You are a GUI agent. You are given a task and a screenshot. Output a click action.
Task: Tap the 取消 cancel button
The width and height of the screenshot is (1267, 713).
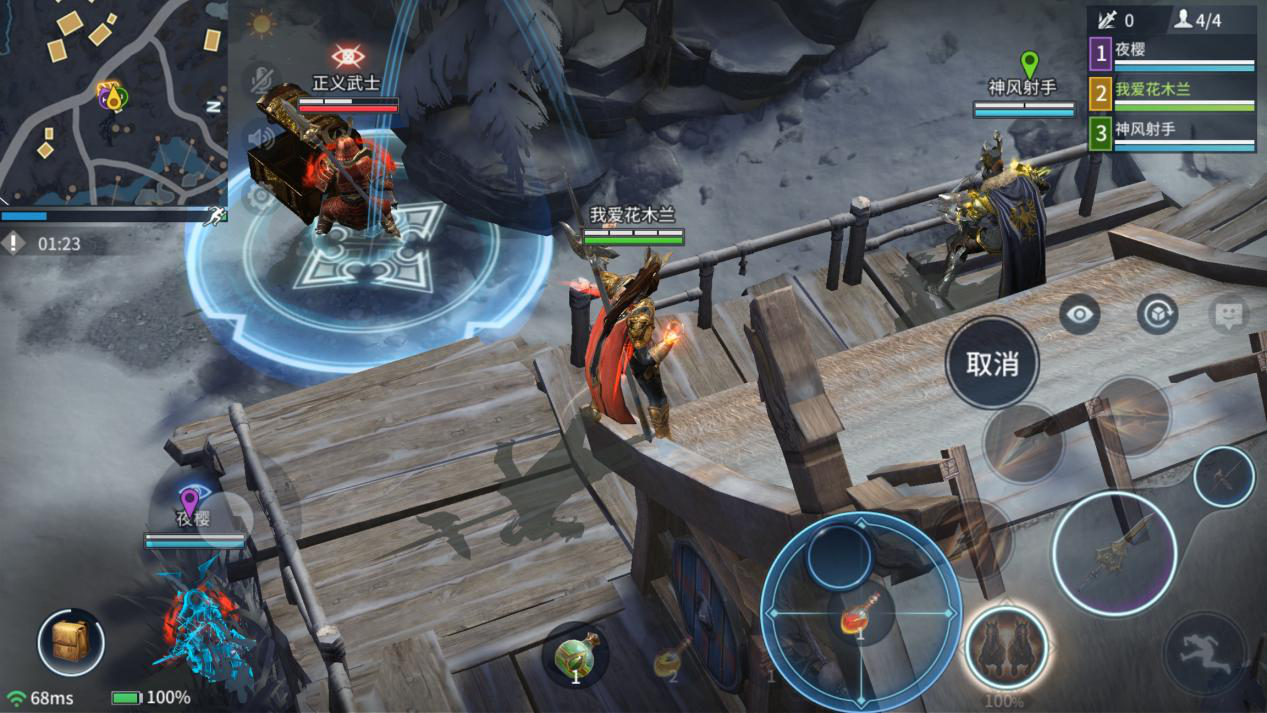pos(992,363)
